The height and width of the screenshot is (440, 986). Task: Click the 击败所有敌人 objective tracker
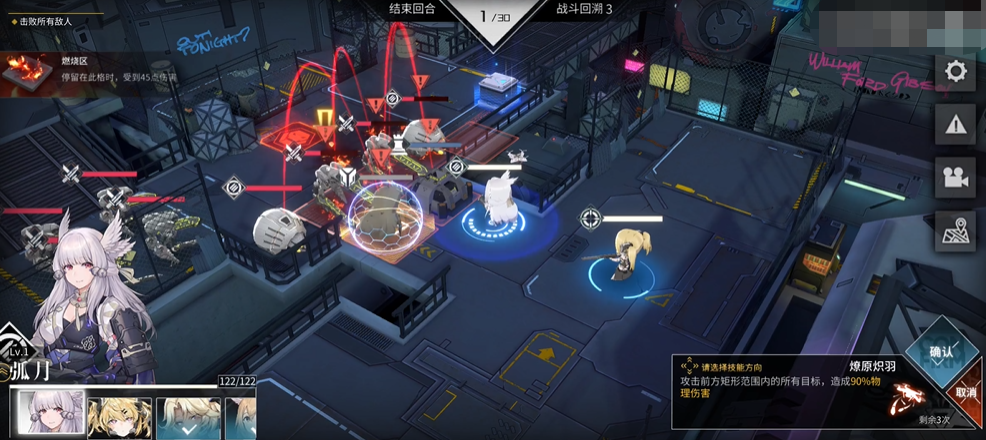pyautogui.click(x=50, y=20)
